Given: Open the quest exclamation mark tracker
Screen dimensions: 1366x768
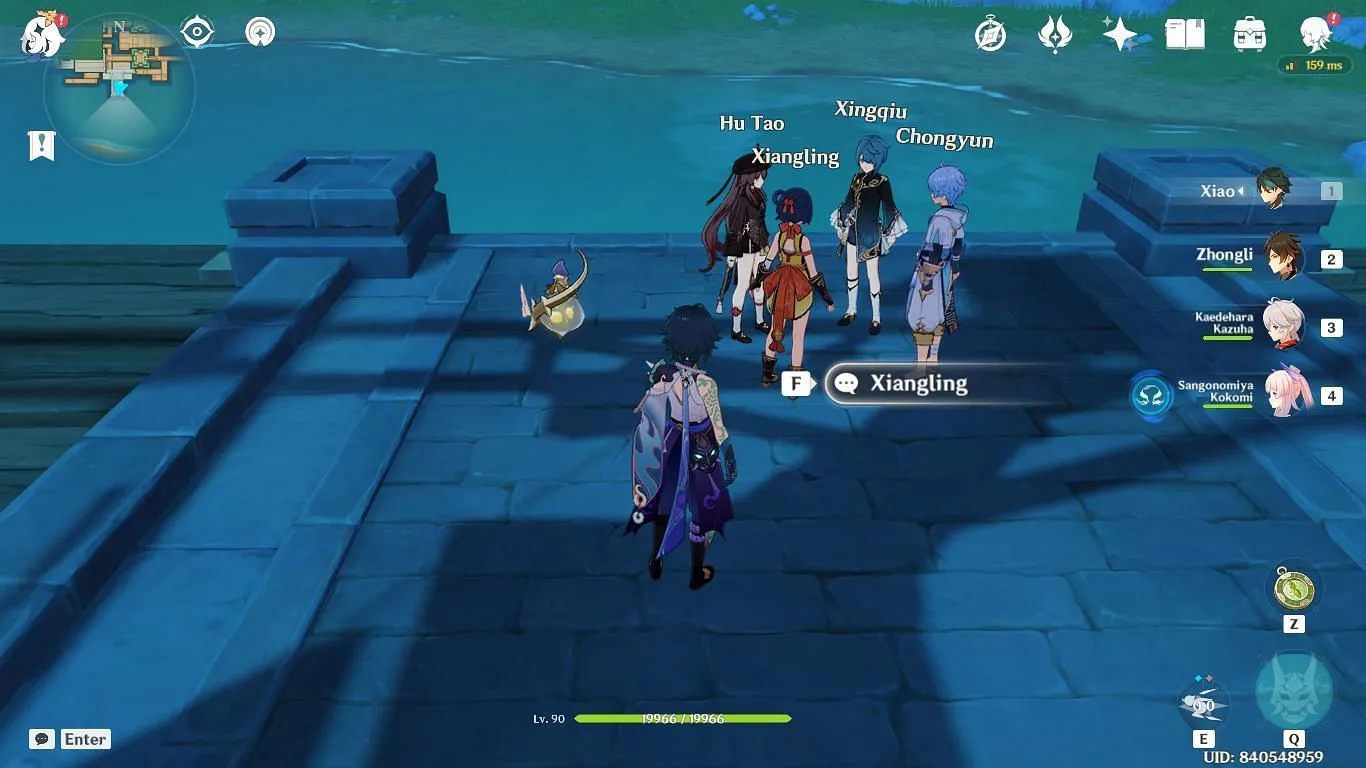Looking at the screenshot, I should click(x=41, y=146).
